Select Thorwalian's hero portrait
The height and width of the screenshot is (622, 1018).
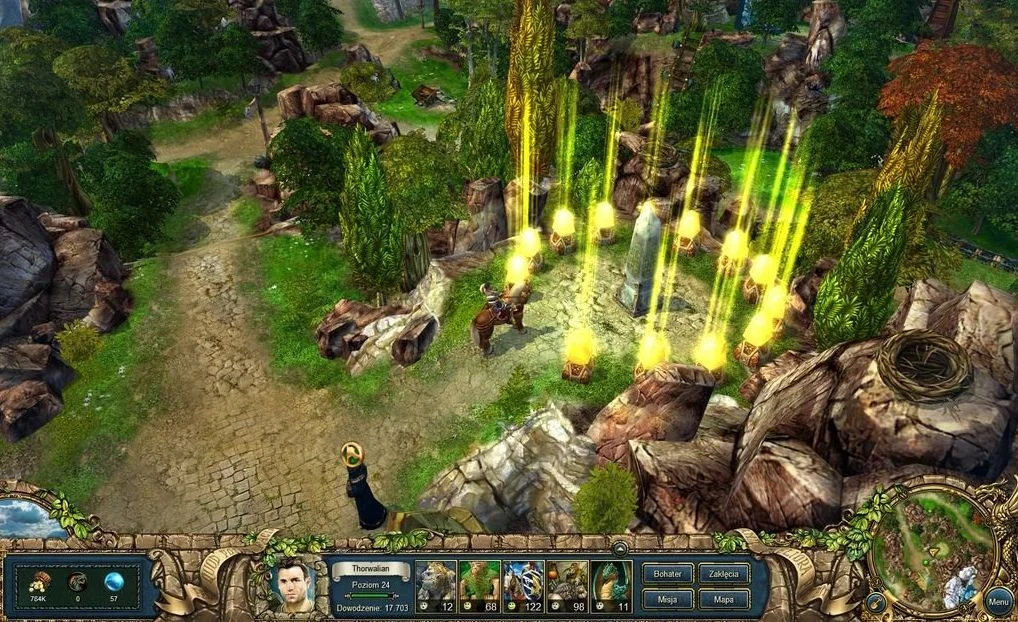click(x=292, y=586)
